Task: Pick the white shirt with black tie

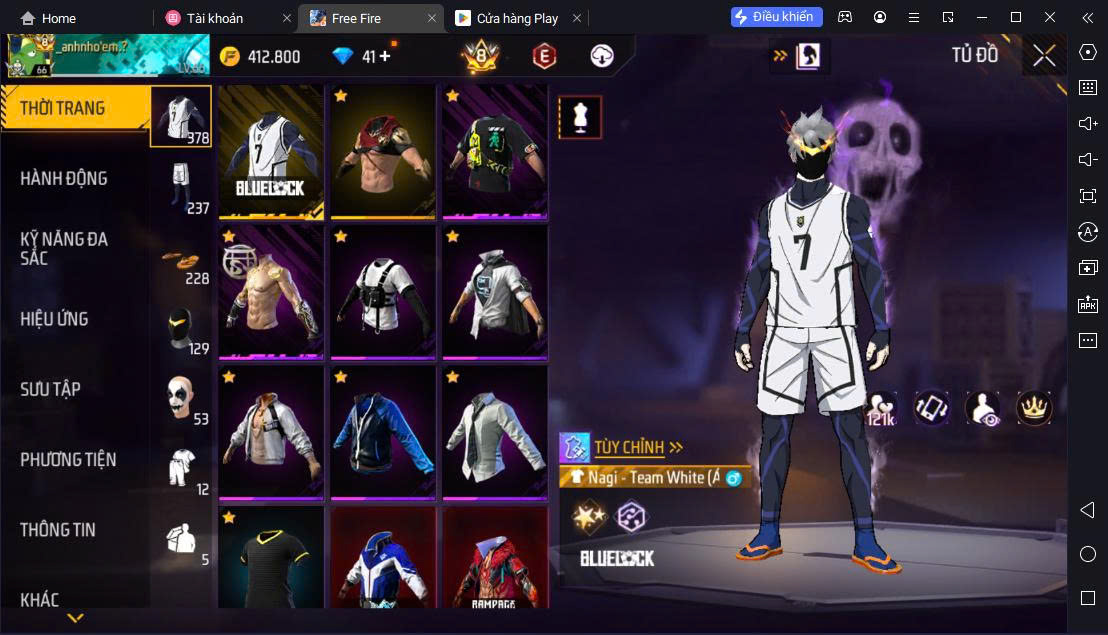Action: pyautogui.click(x=495, y=432)
